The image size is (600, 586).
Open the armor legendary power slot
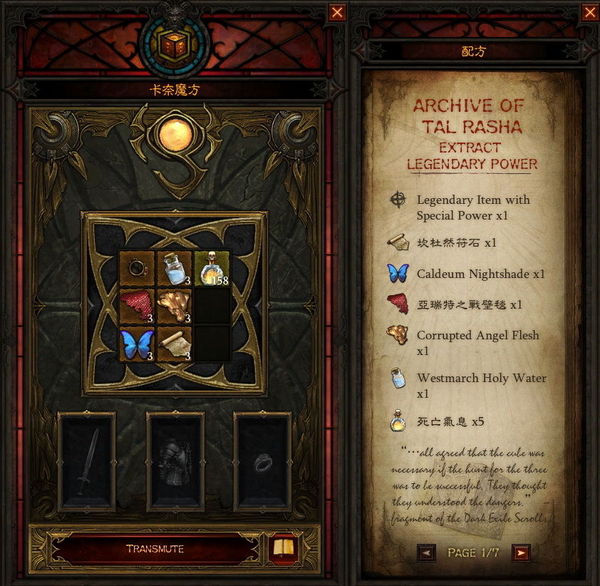[174, 461]
